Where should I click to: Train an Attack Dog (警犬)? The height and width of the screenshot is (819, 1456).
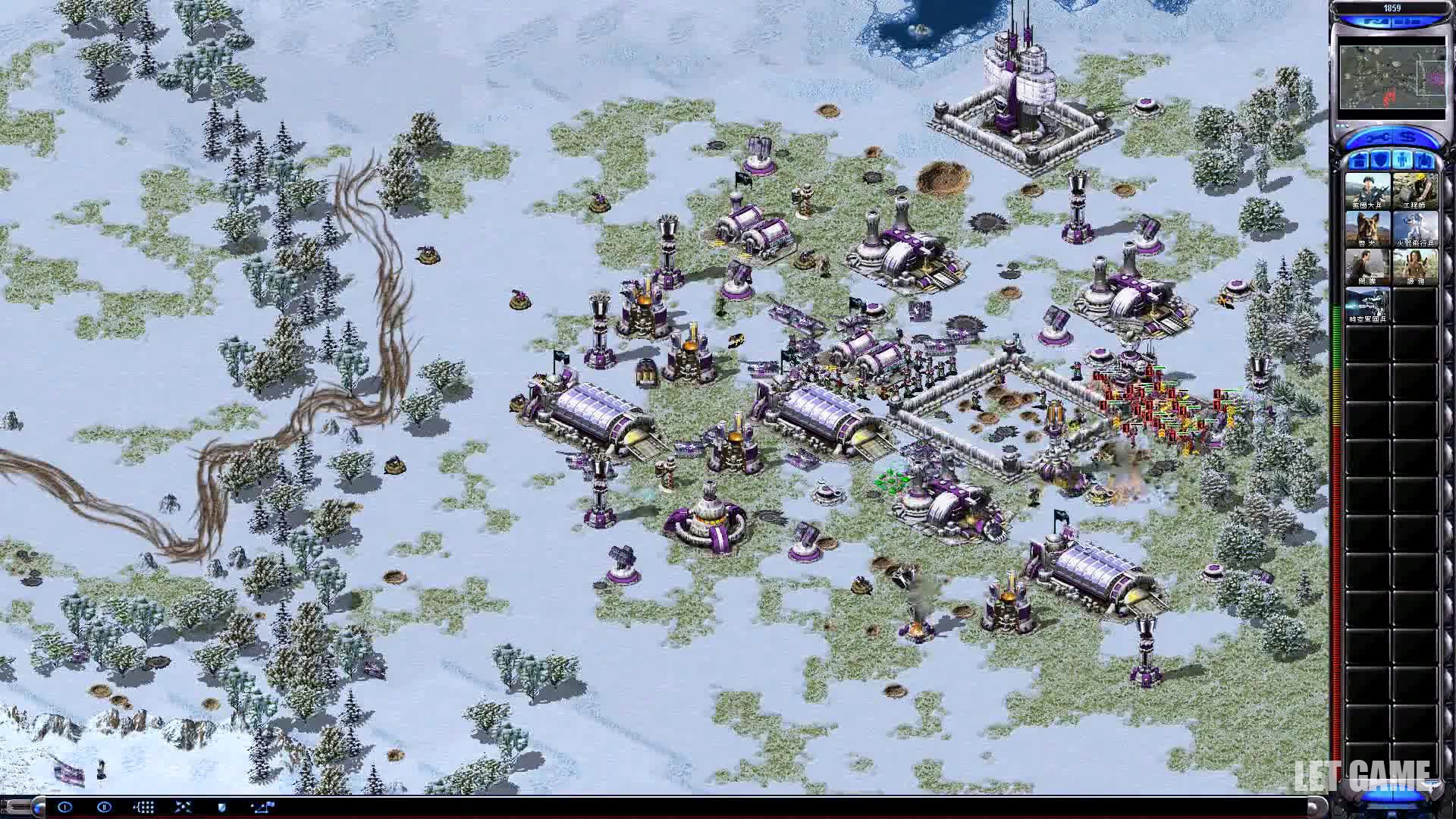(1367, 228)
